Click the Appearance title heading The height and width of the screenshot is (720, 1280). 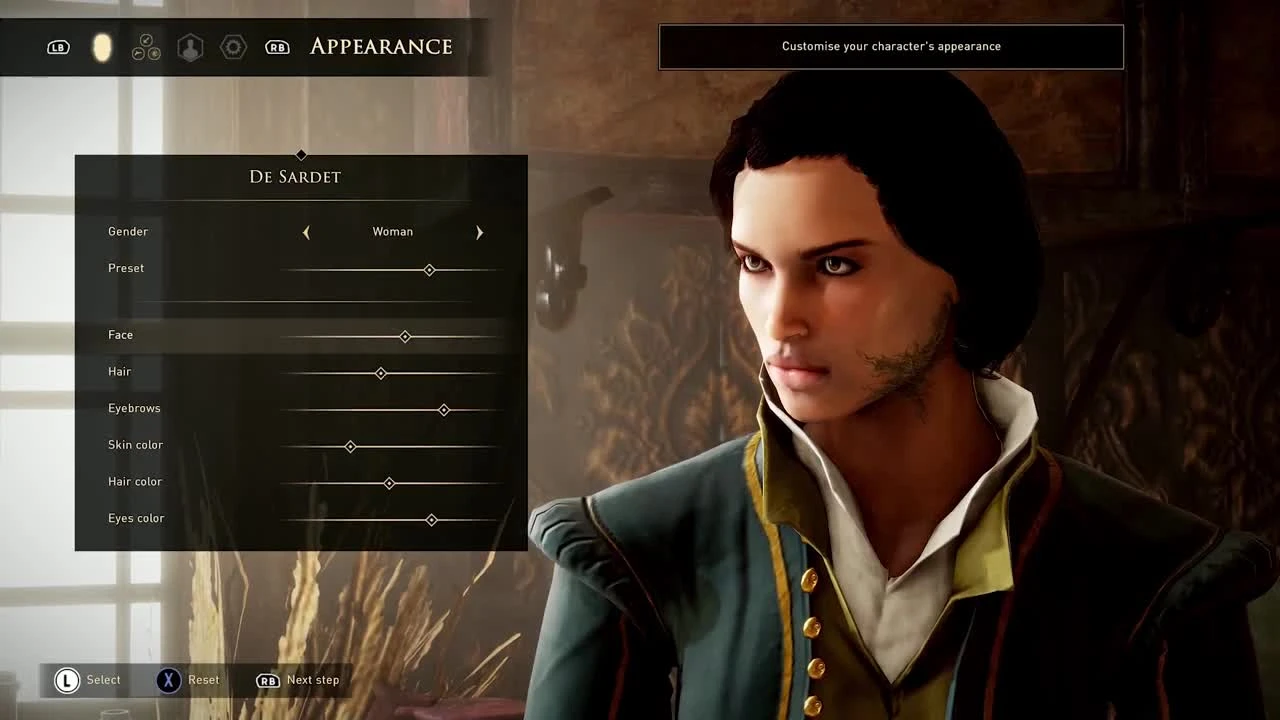pyautogui.click(x=381, y=47)
